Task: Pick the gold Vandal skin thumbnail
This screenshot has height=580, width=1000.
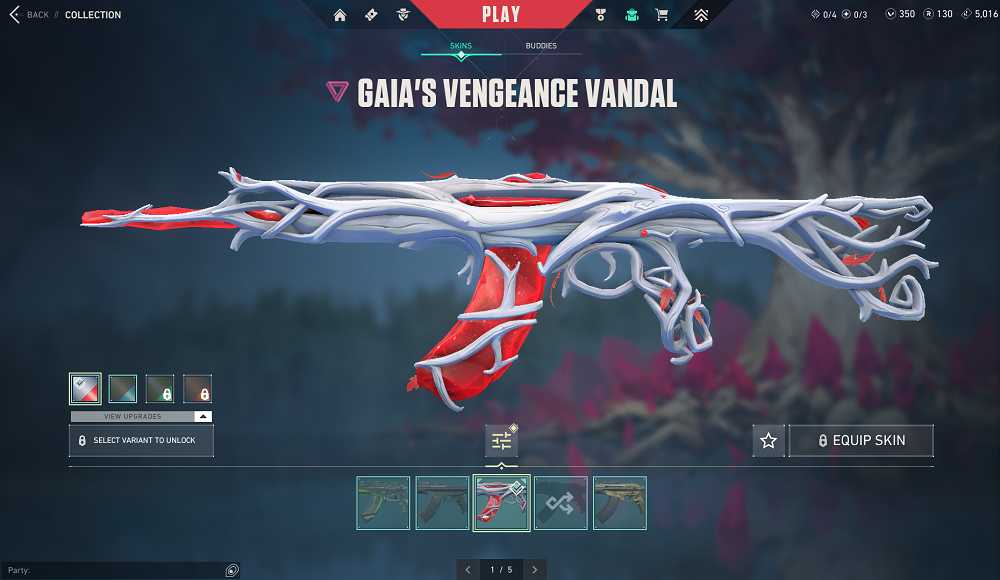Action: 619,503
